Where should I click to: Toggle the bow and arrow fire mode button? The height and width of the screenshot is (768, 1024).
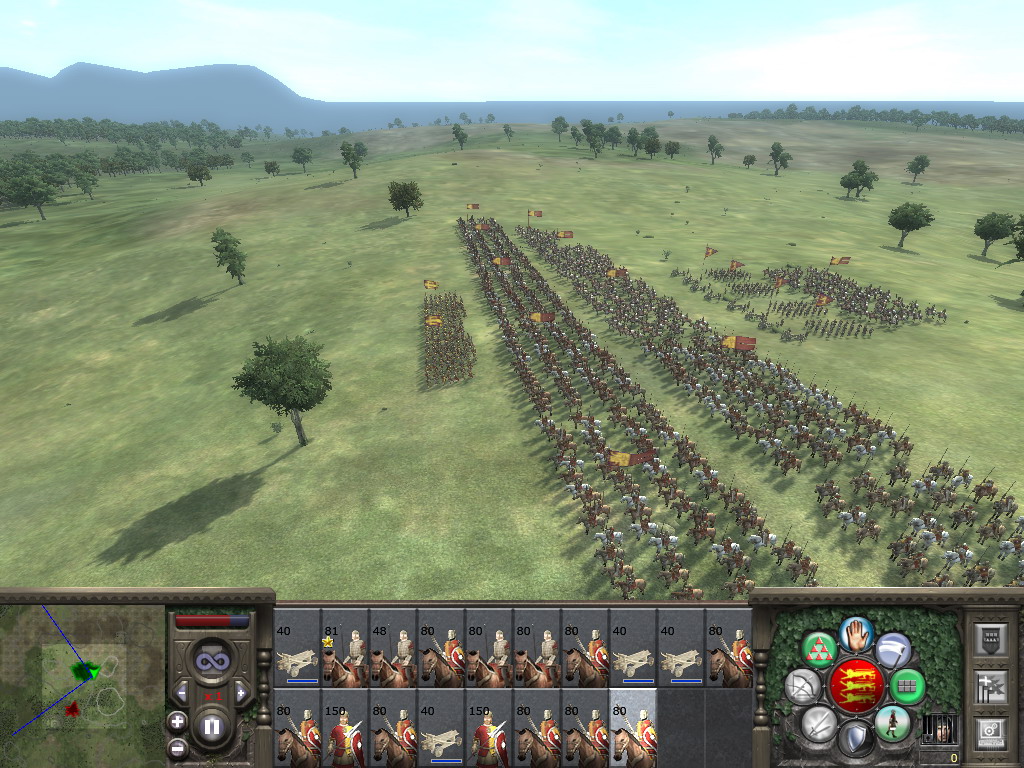pos(802,686)
